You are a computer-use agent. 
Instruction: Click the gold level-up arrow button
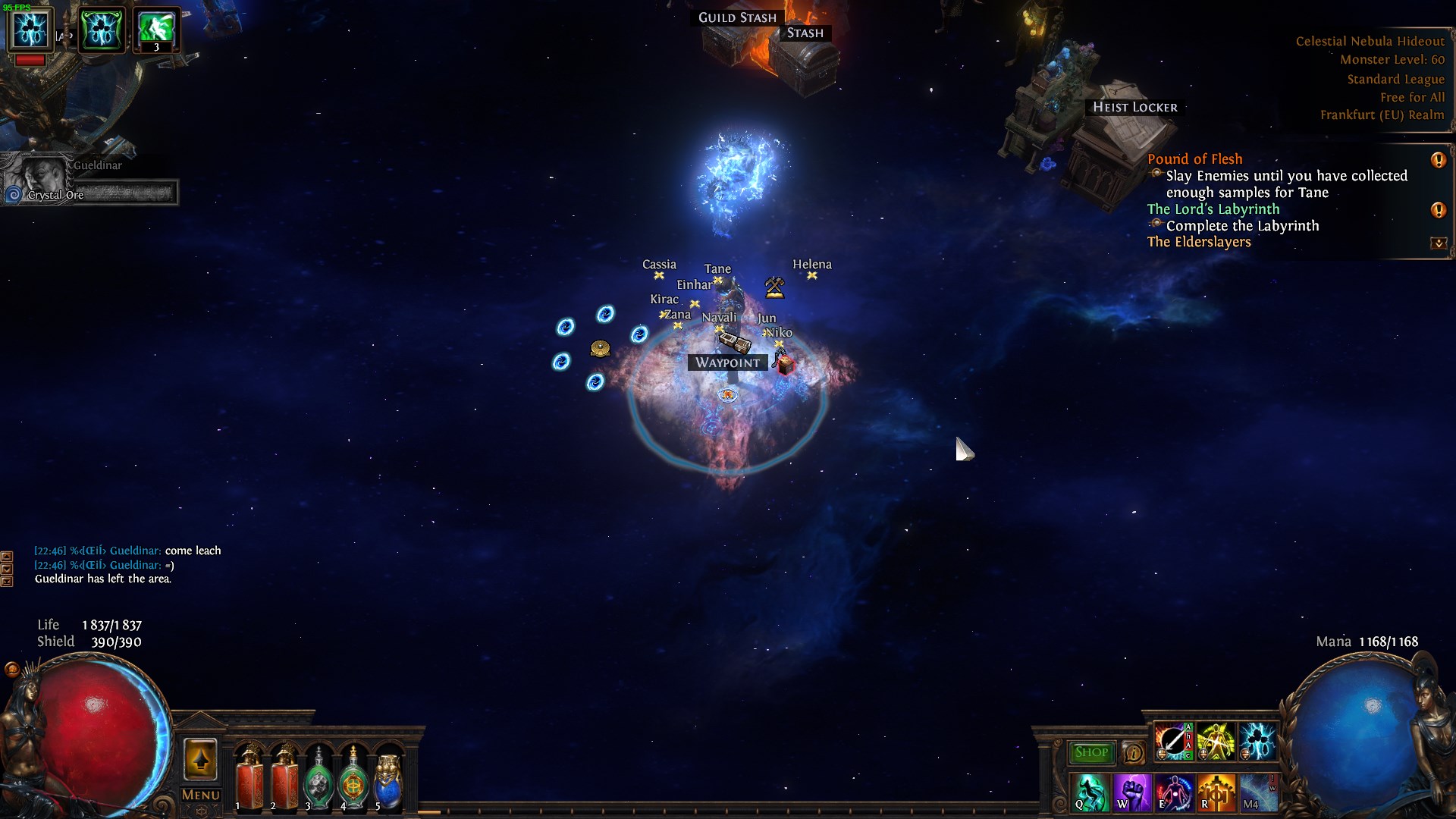(x=200, y=759)
